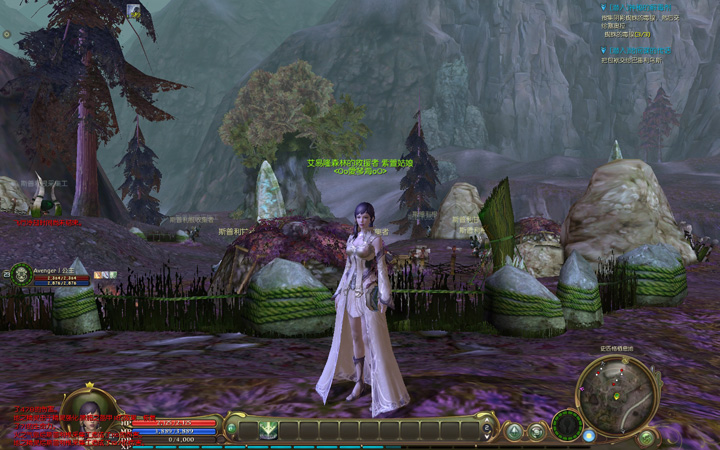Screen dimensions: 720x450
Task: Click the glowing blue orb near the minimap
Action: click(589, 435)
